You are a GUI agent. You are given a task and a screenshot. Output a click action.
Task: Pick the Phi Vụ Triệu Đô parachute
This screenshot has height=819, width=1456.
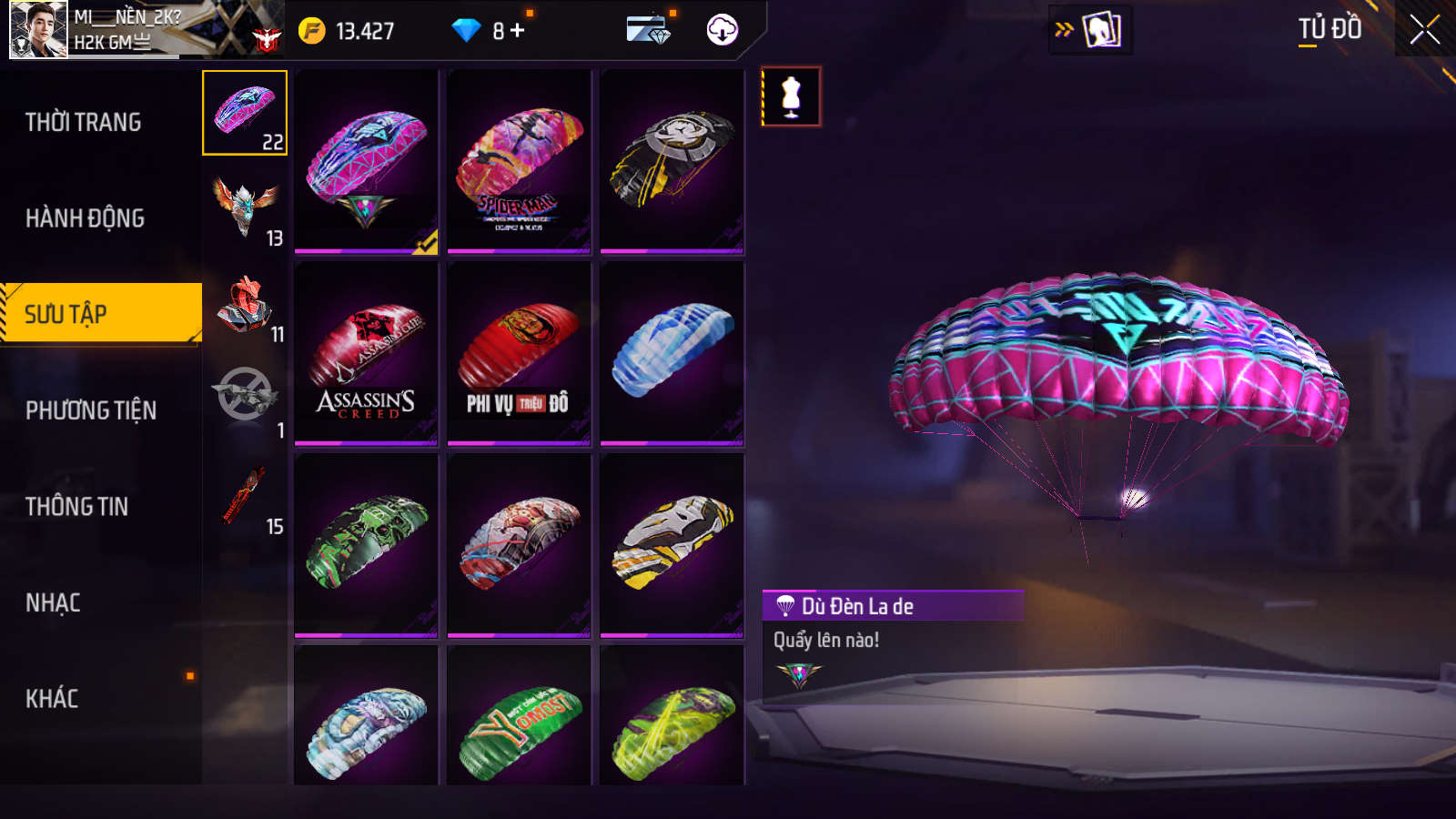point(519,354)
